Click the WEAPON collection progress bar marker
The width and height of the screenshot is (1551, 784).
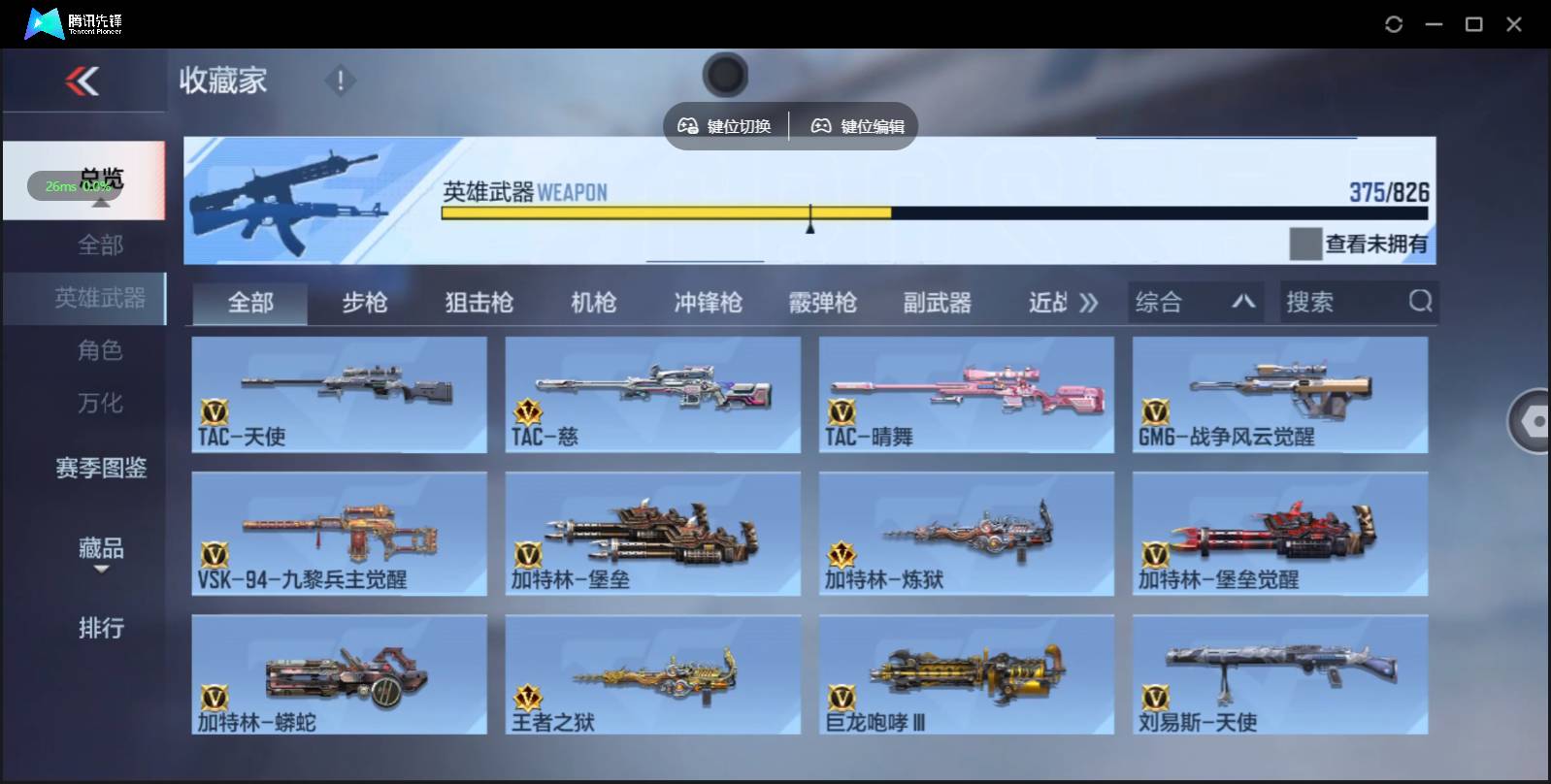click(x=811, y=222)
